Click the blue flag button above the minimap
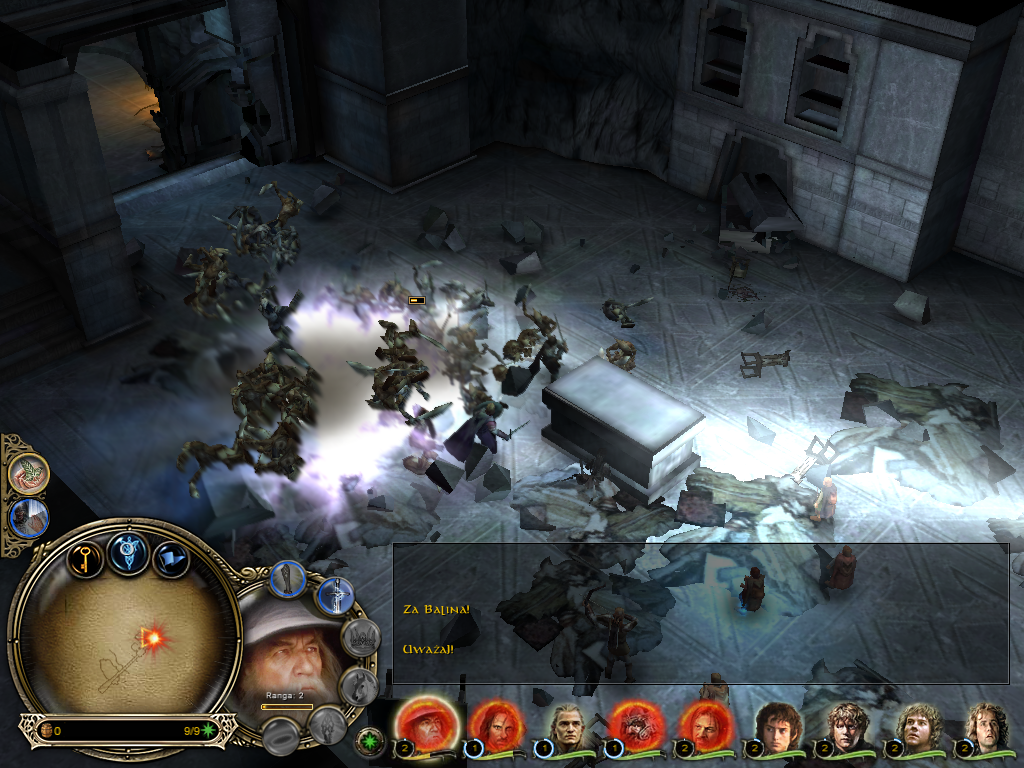 click(x=171, y=556)
